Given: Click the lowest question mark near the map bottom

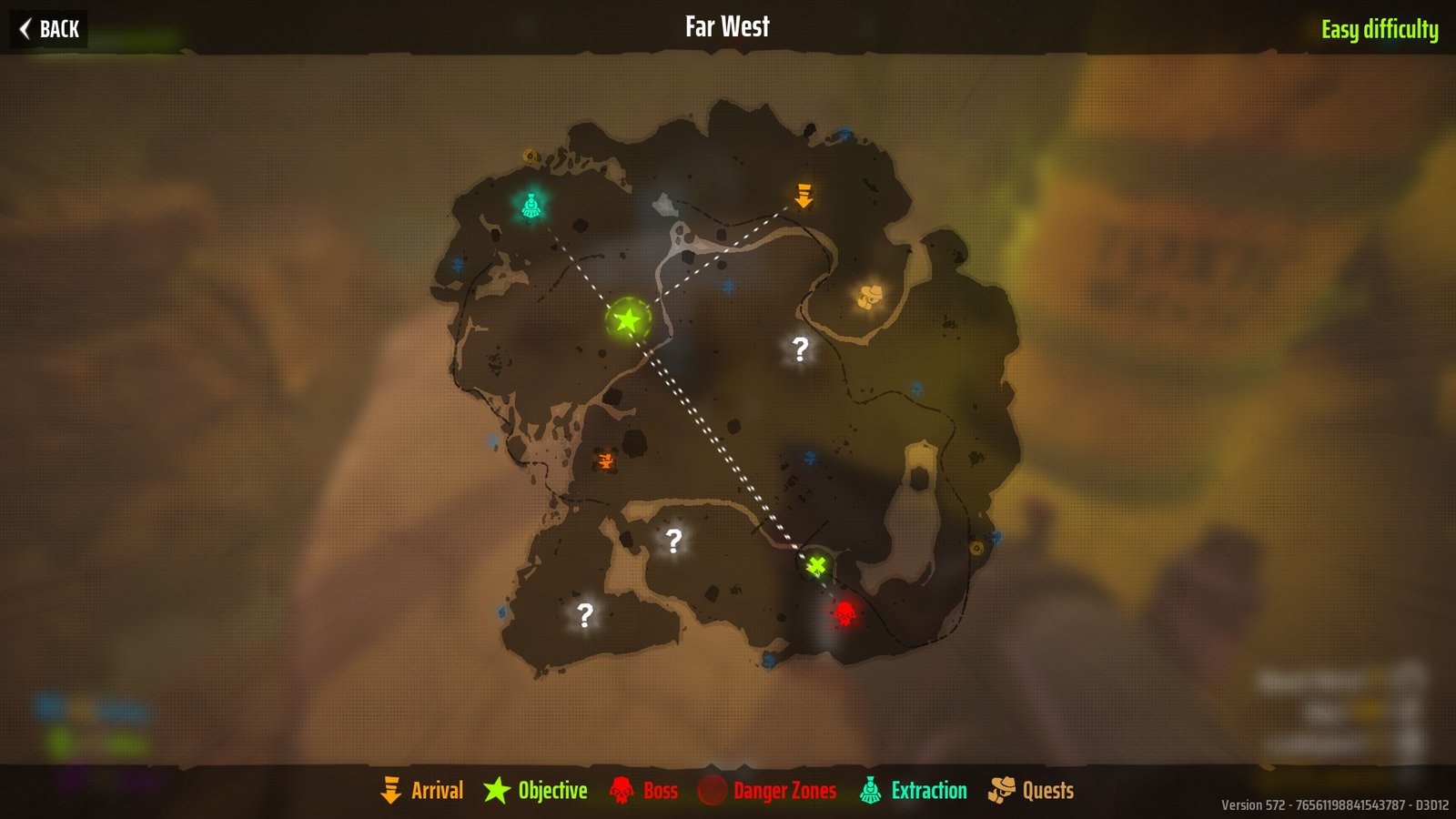Looking at the screenshot, I should [585, 615].
